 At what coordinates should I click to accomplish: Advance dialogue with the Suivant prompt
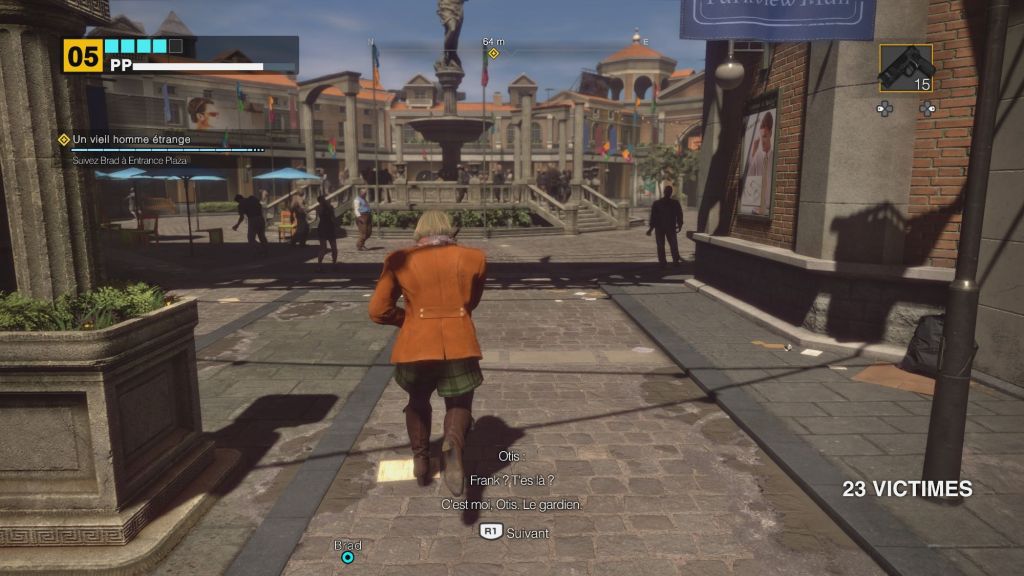[x=515, y=532]
